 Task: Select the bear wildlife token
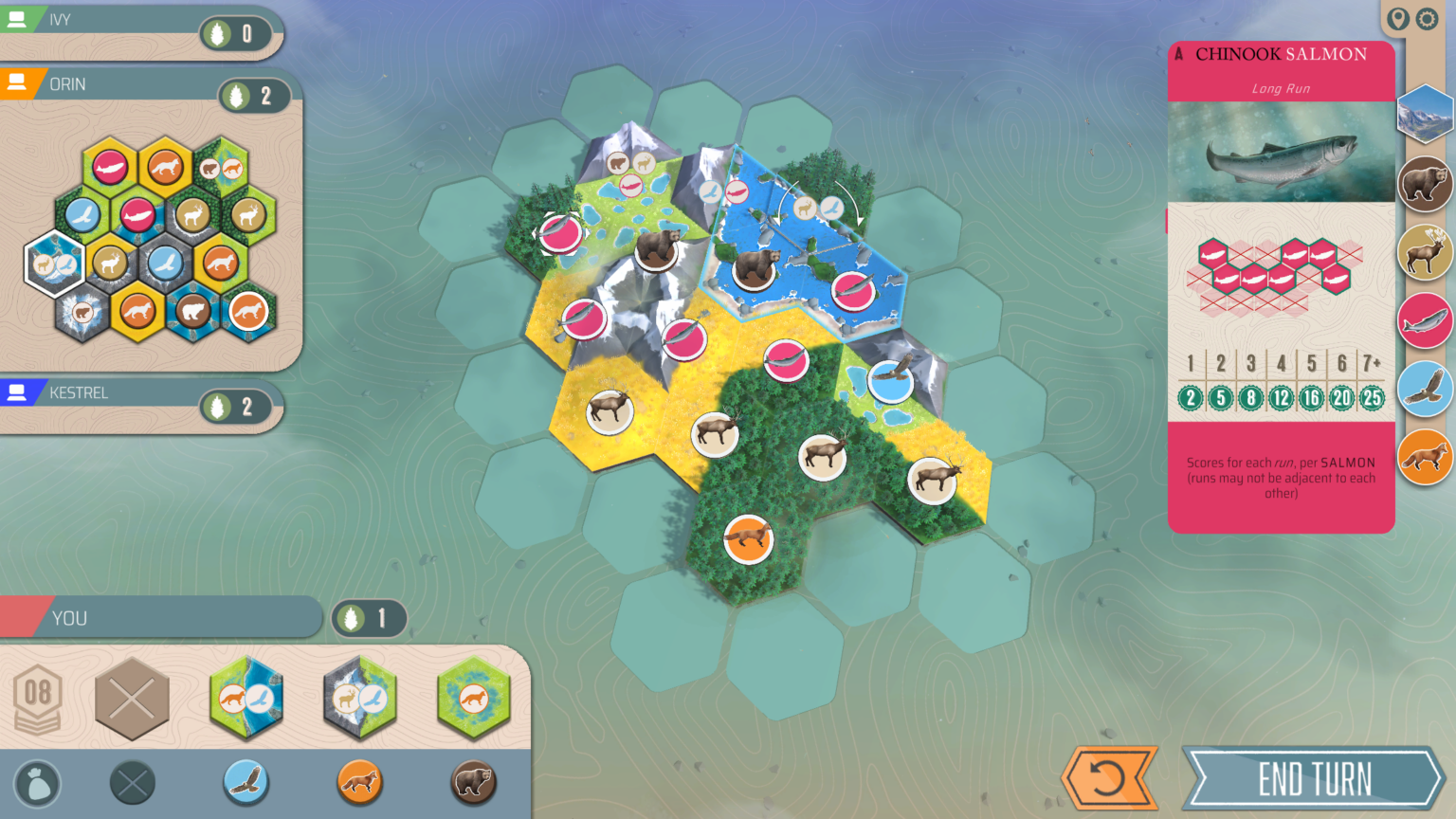pos(473,784)
